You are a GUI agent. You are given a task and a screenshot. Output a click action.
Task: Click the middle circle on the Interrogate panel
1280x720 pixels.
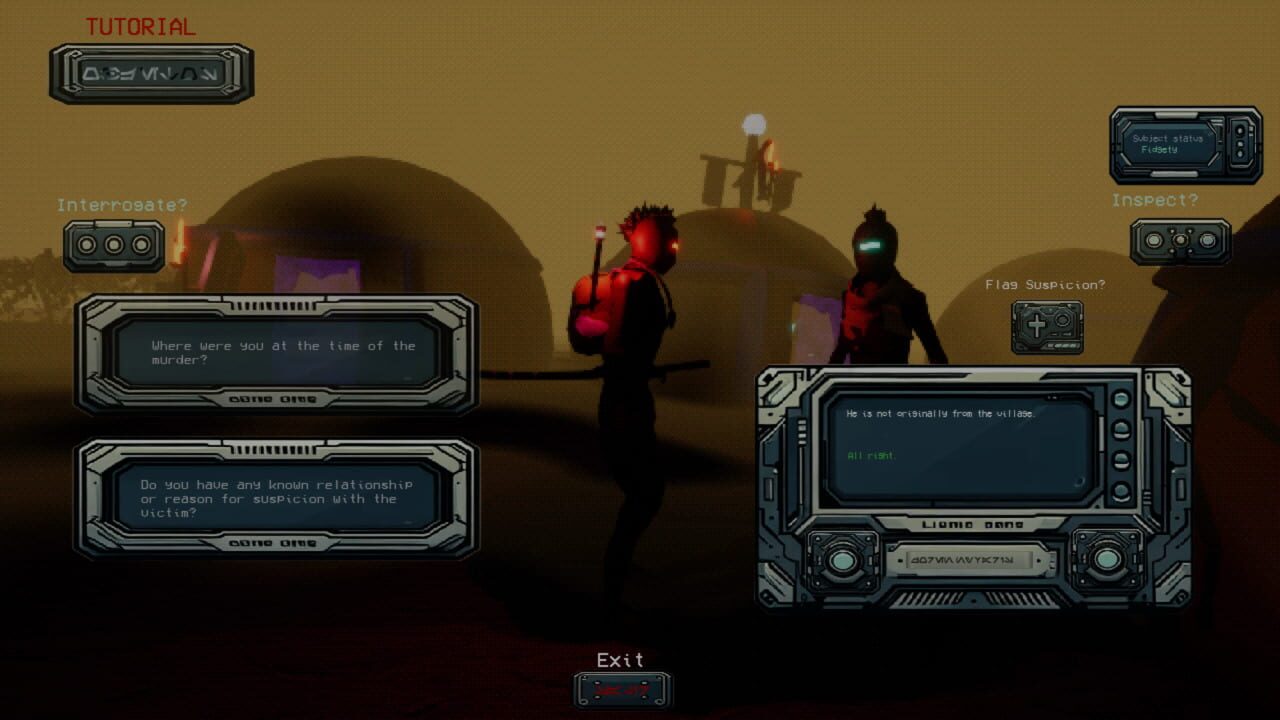[113, 244]
